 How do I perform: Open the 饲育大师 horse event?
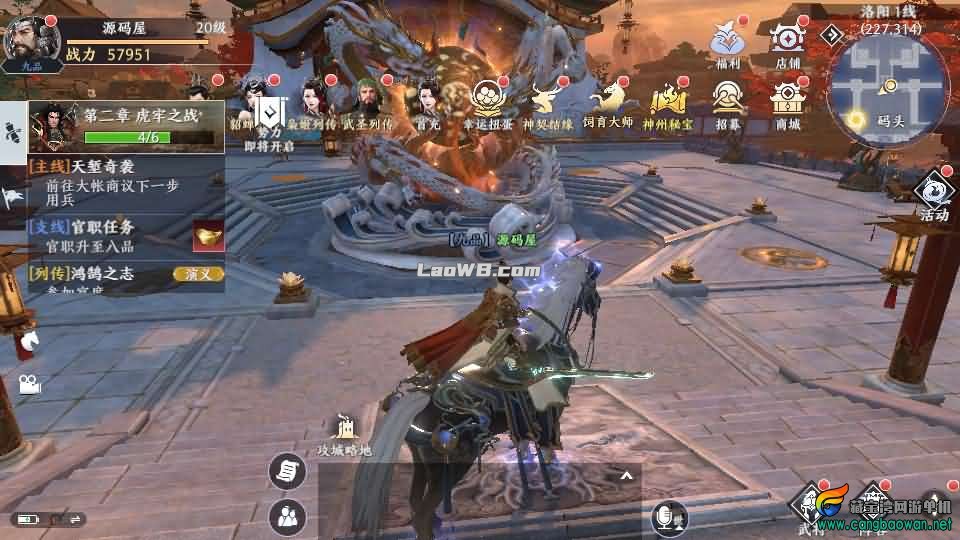click(x=609, y=102)
